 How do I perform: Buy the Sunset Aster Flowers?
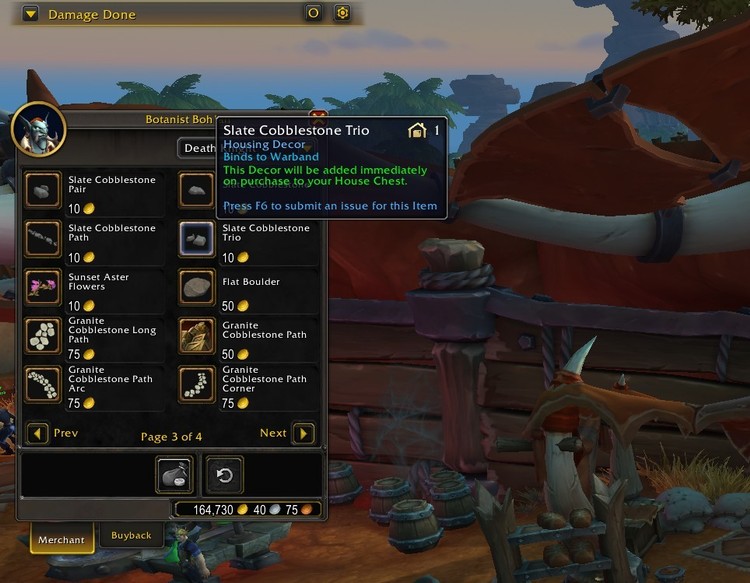pyautogui.click(x=43, y=287)
